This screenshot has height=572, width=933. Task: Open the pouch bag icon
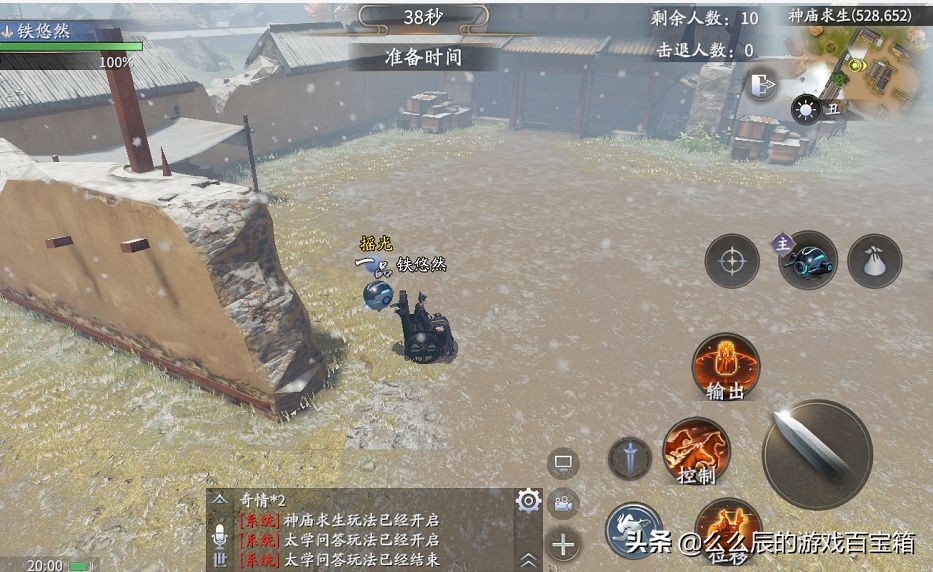point(874,261)
